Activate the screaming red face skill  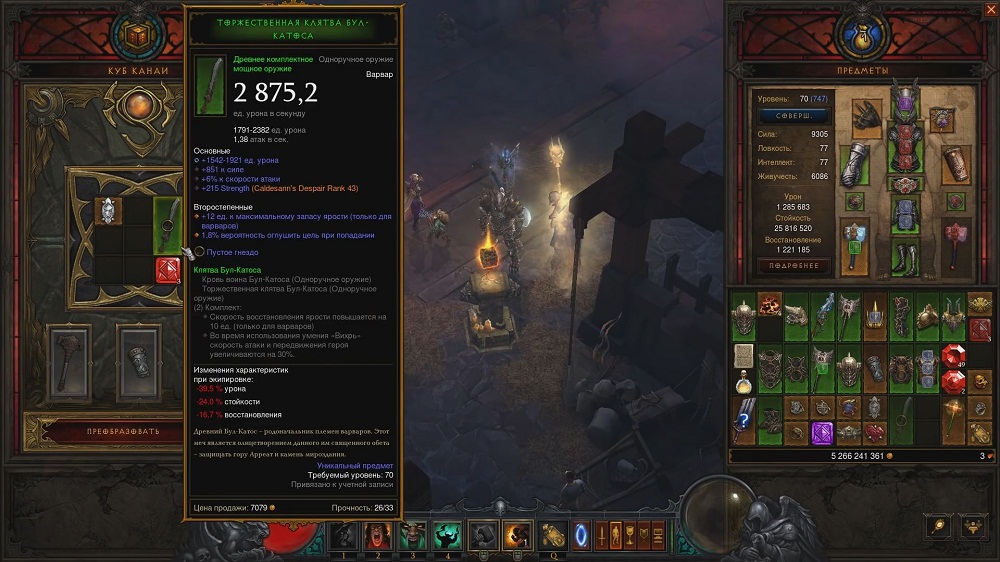(377, 535)
